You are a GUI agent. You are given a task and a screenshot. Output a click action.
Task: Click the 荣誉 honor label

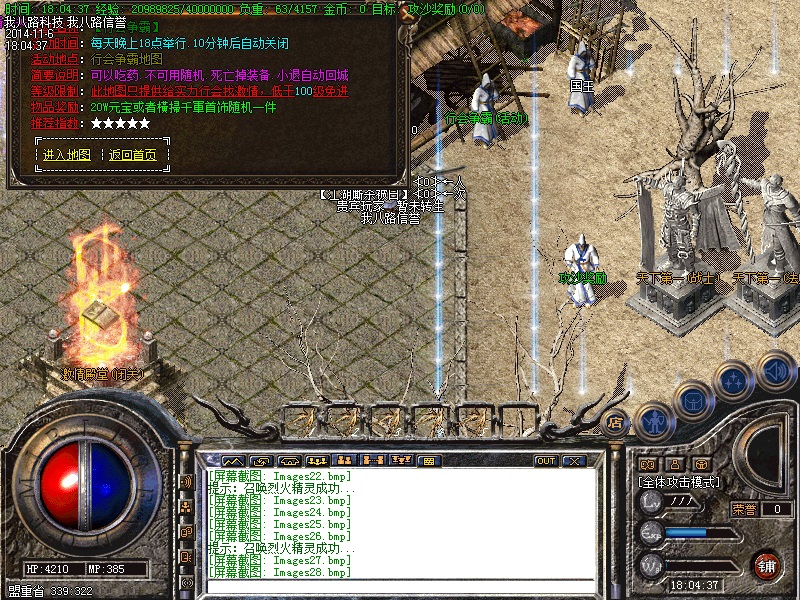745,509
